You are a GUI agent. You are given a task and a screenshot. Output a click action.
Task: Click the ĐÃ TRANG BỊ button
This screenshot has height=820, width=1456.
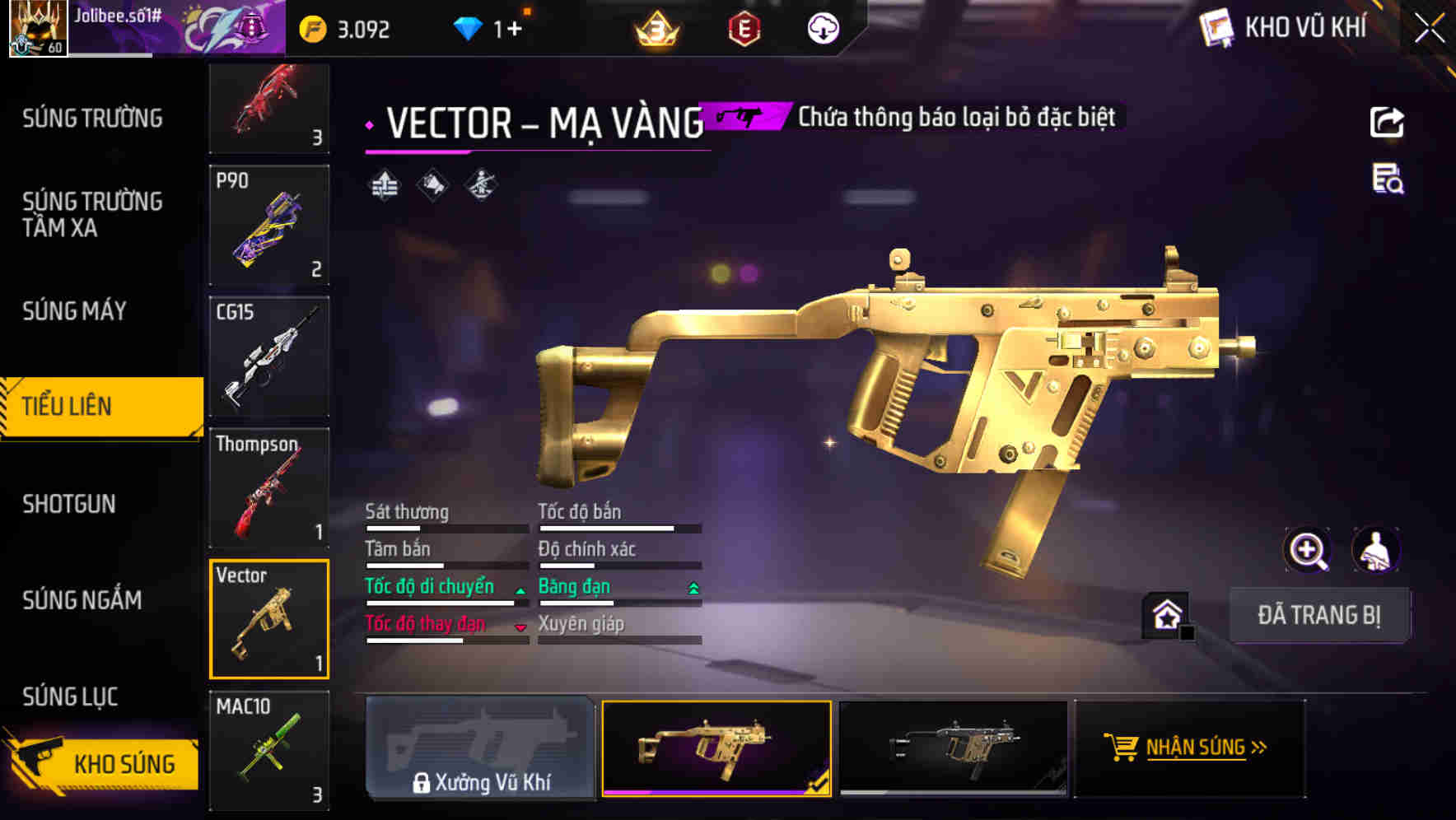pyautogui.click(x=1320, y=615)
